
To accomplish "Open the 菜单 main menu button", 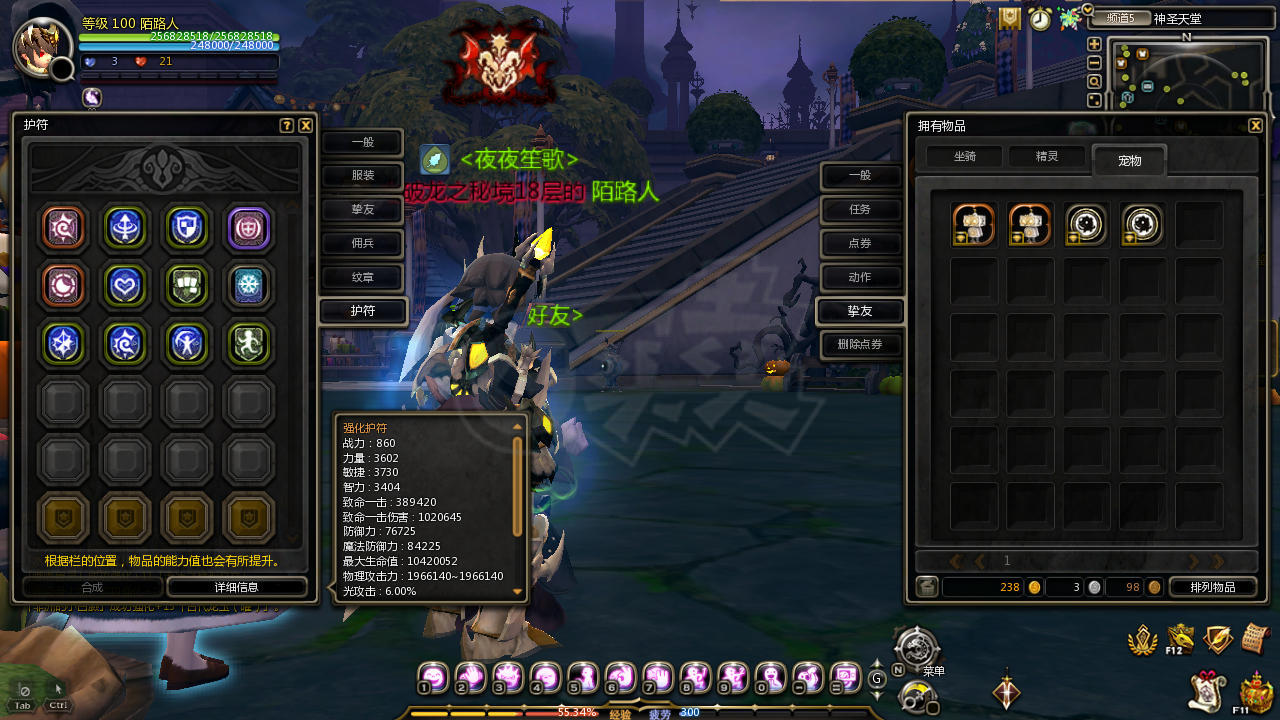I will [x=916, y=648].
